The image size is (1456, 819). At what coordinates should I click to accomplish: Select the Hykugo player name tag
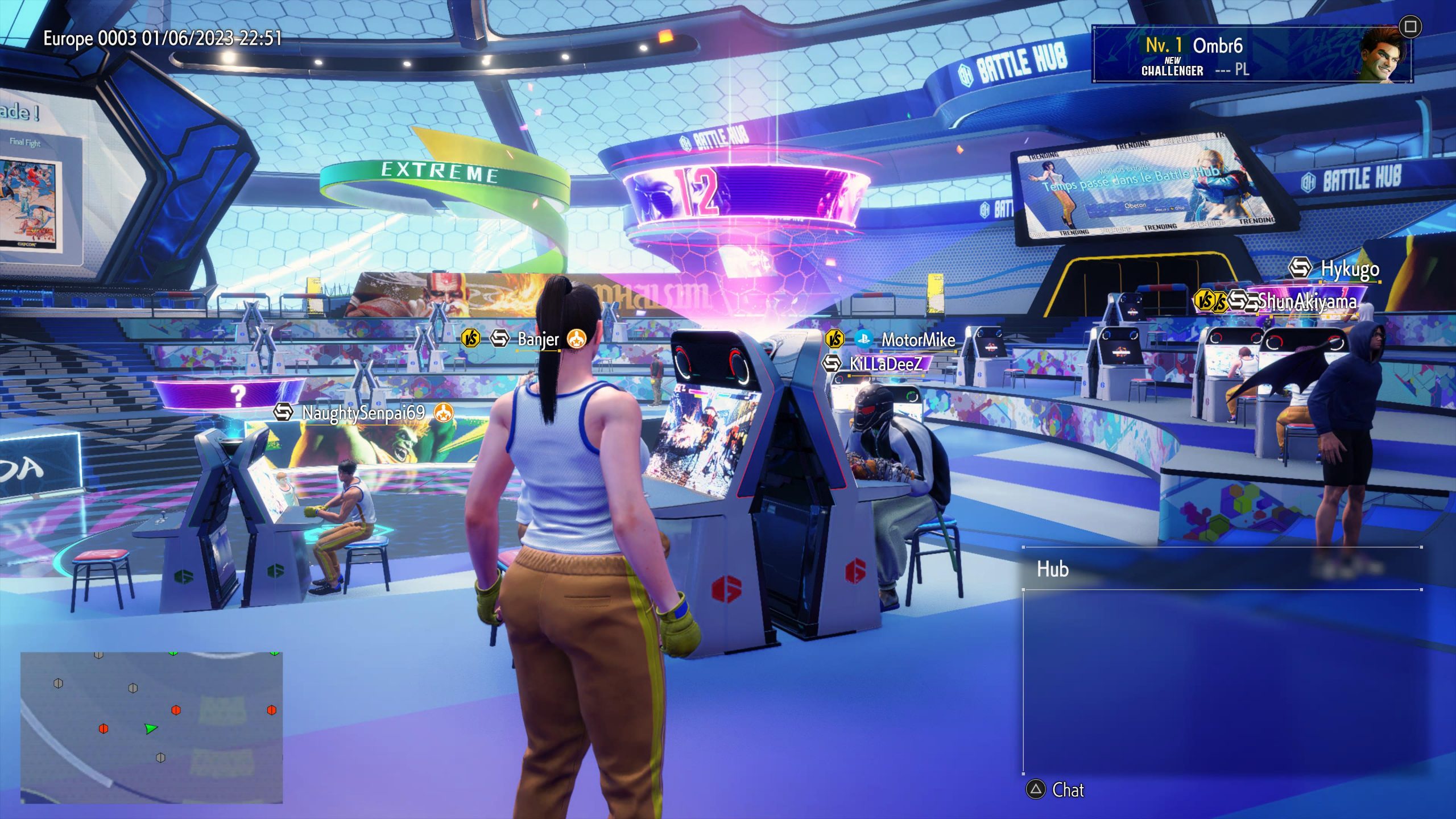tap(1349, 268)
